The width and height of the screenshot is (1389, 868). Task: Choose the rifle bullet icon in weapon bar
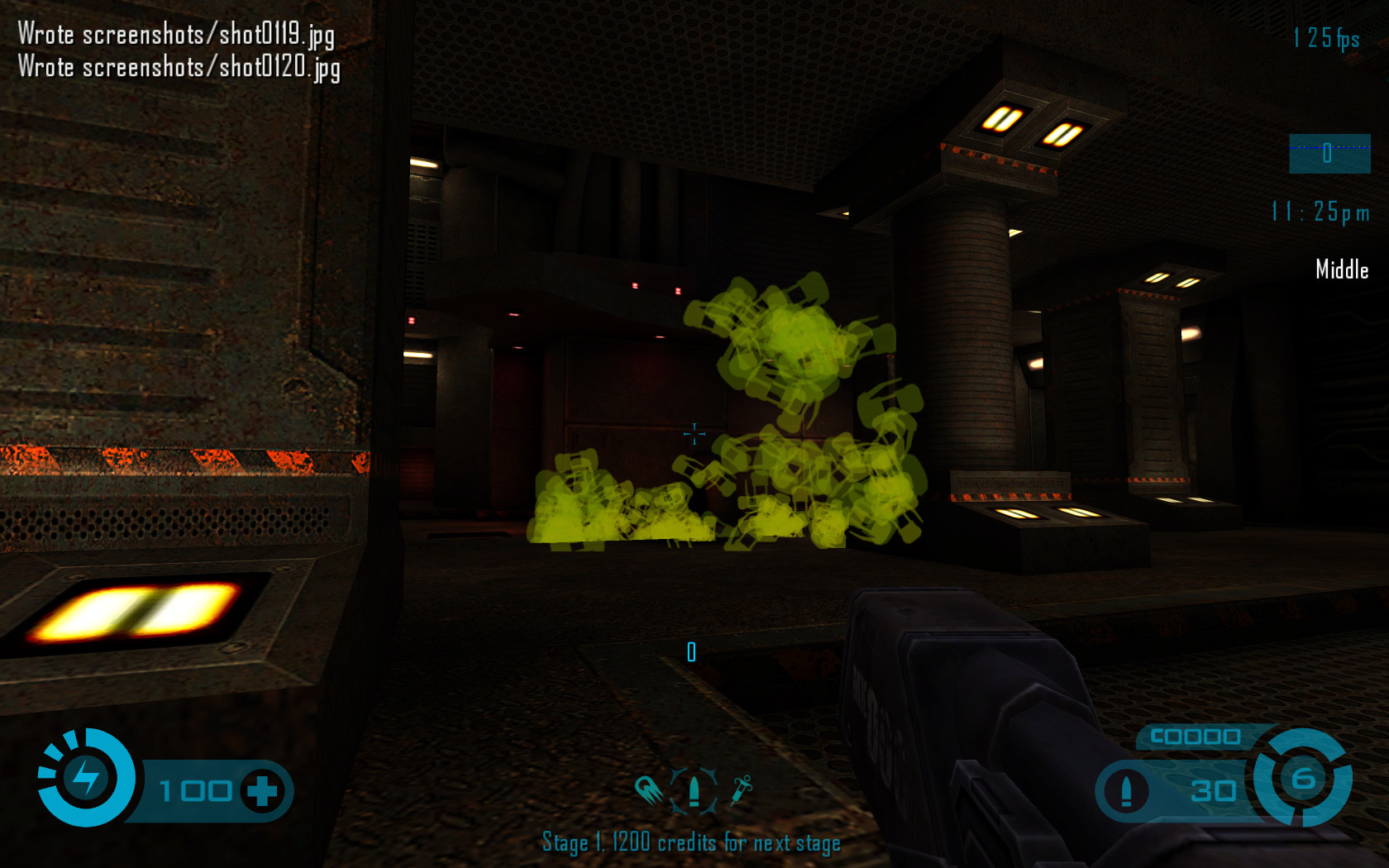(x=694, y=791)
